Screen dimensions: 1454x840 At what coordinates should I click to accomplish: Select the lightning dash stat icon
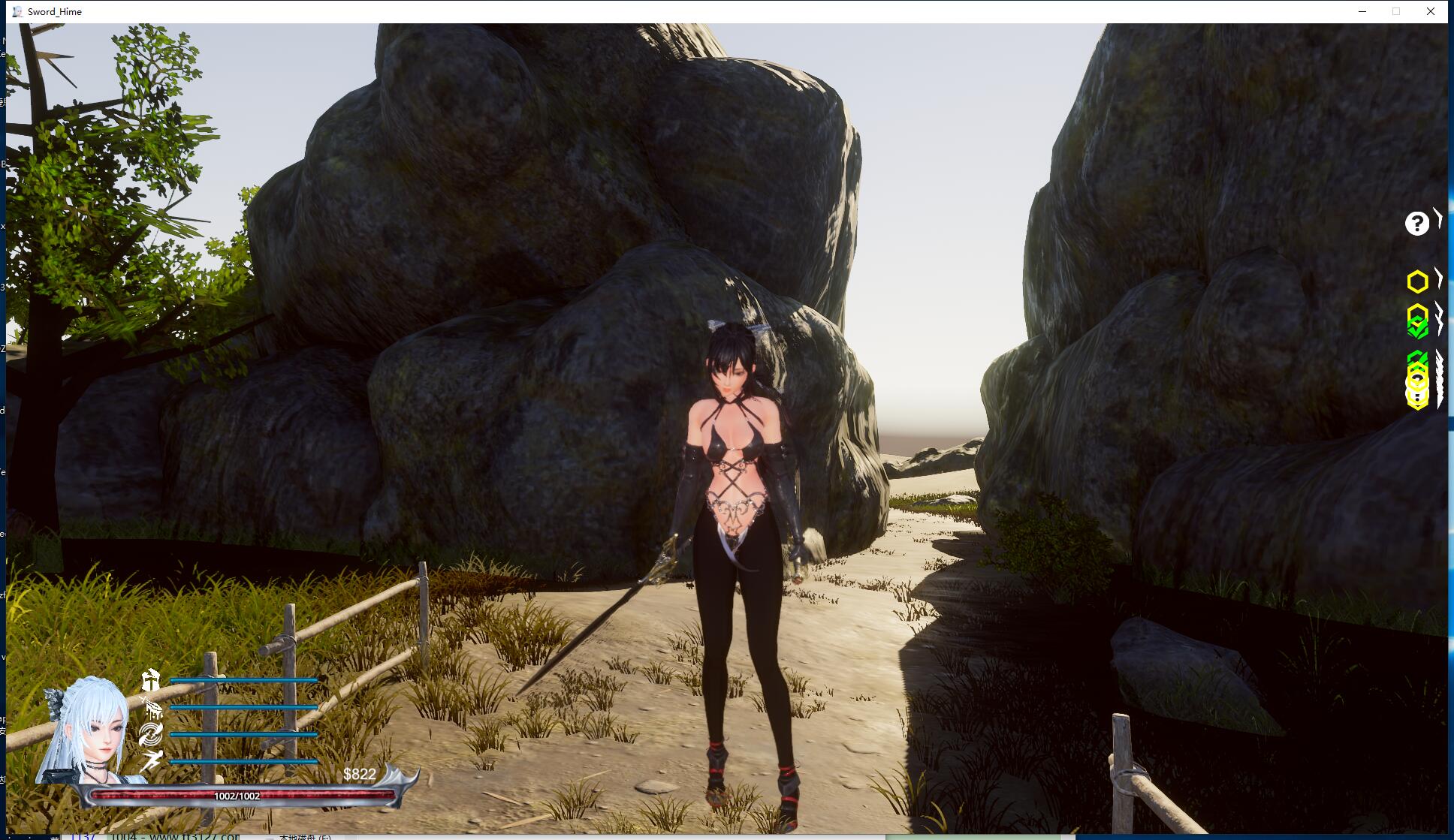[152, 760]
